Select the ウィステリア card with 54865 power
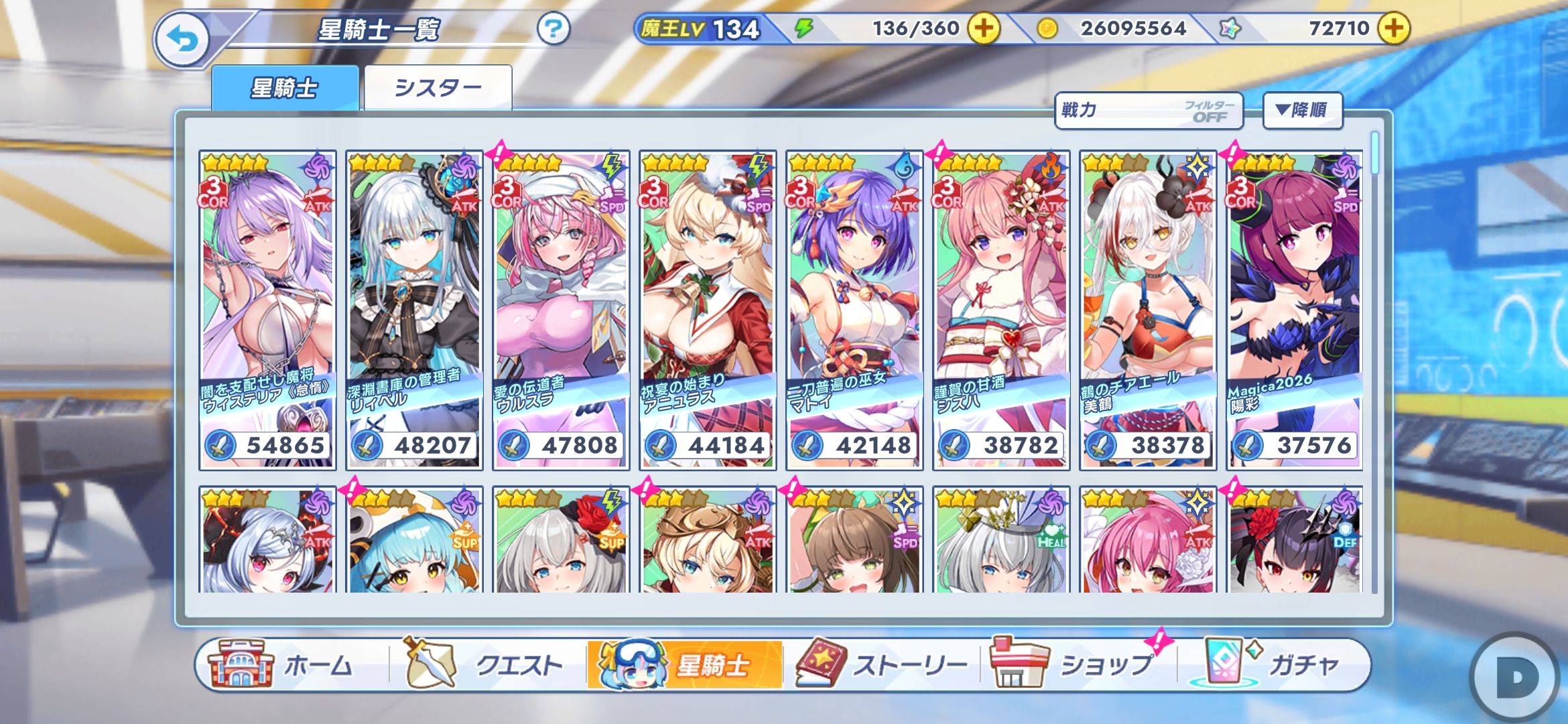The width and height of the screenshot is (1568, 724). pyautogui.click(x=267, y=310)
